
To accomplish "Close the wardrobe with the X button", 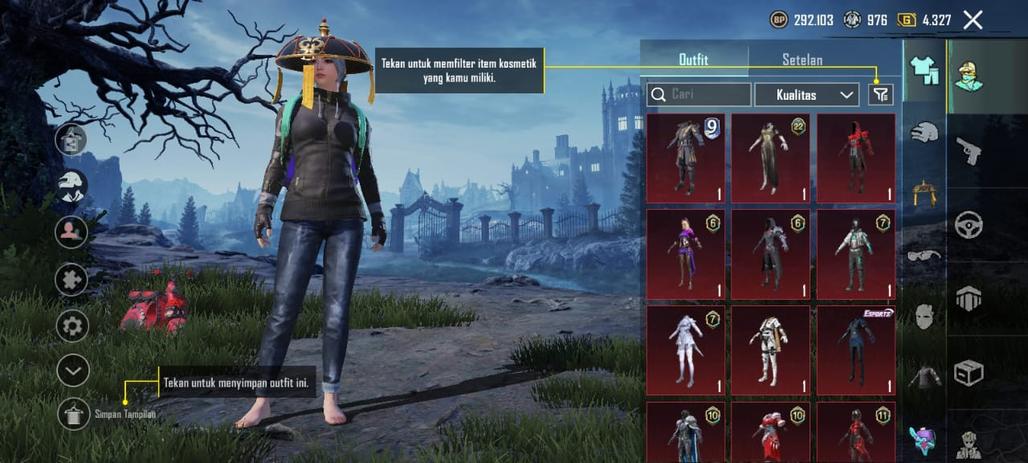I will coord(972,19).
